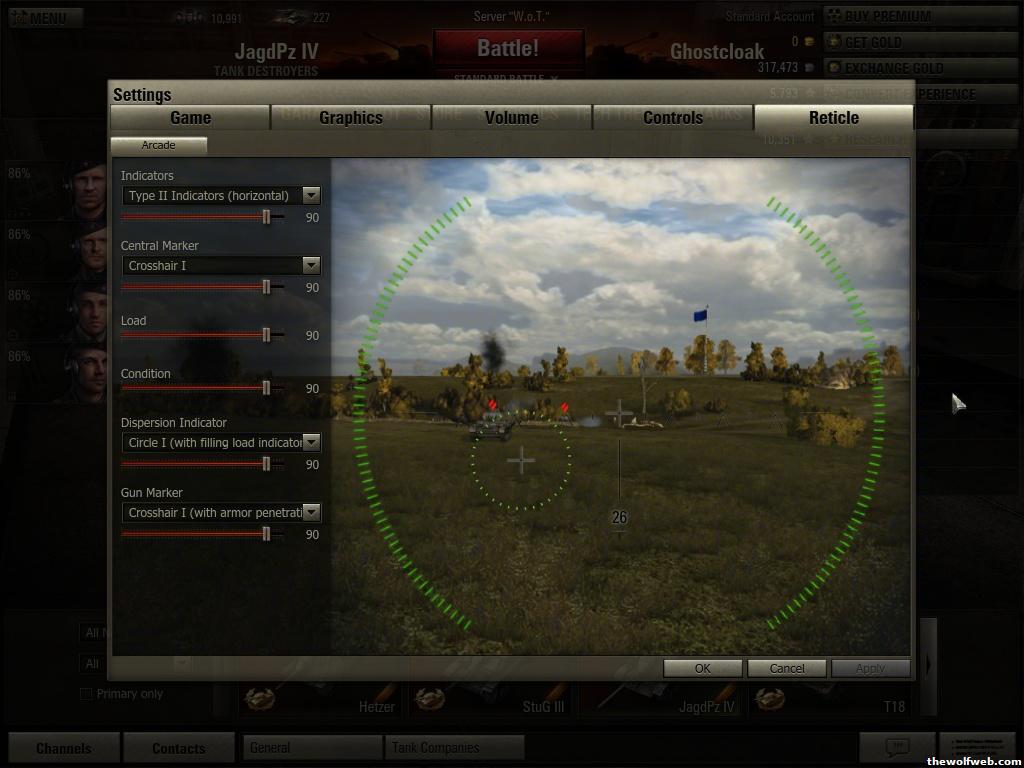This screenshot has width=1024, height=768.
Task: Cancel the settings changes
Action: coord(786,668)
